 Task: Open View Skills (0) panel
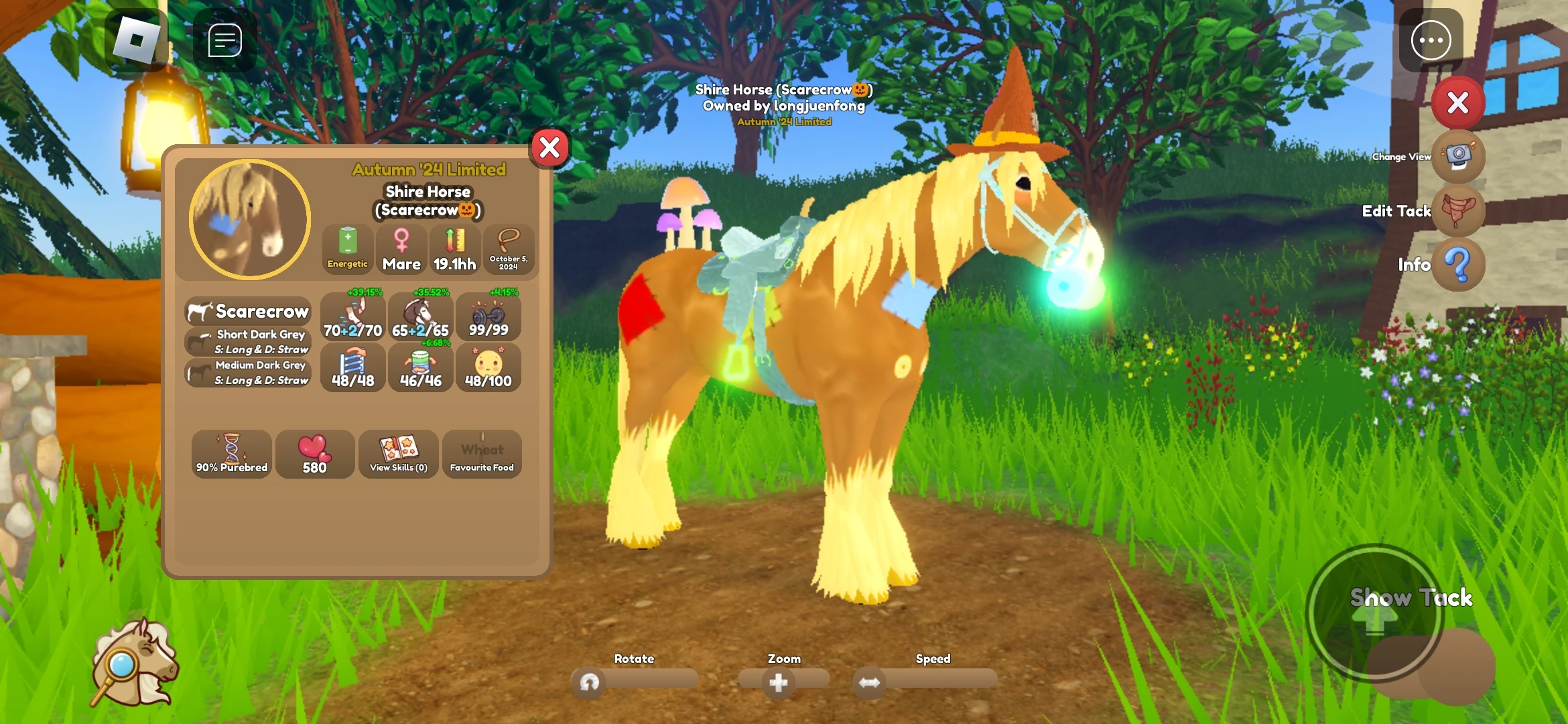(x=398, y=454)
